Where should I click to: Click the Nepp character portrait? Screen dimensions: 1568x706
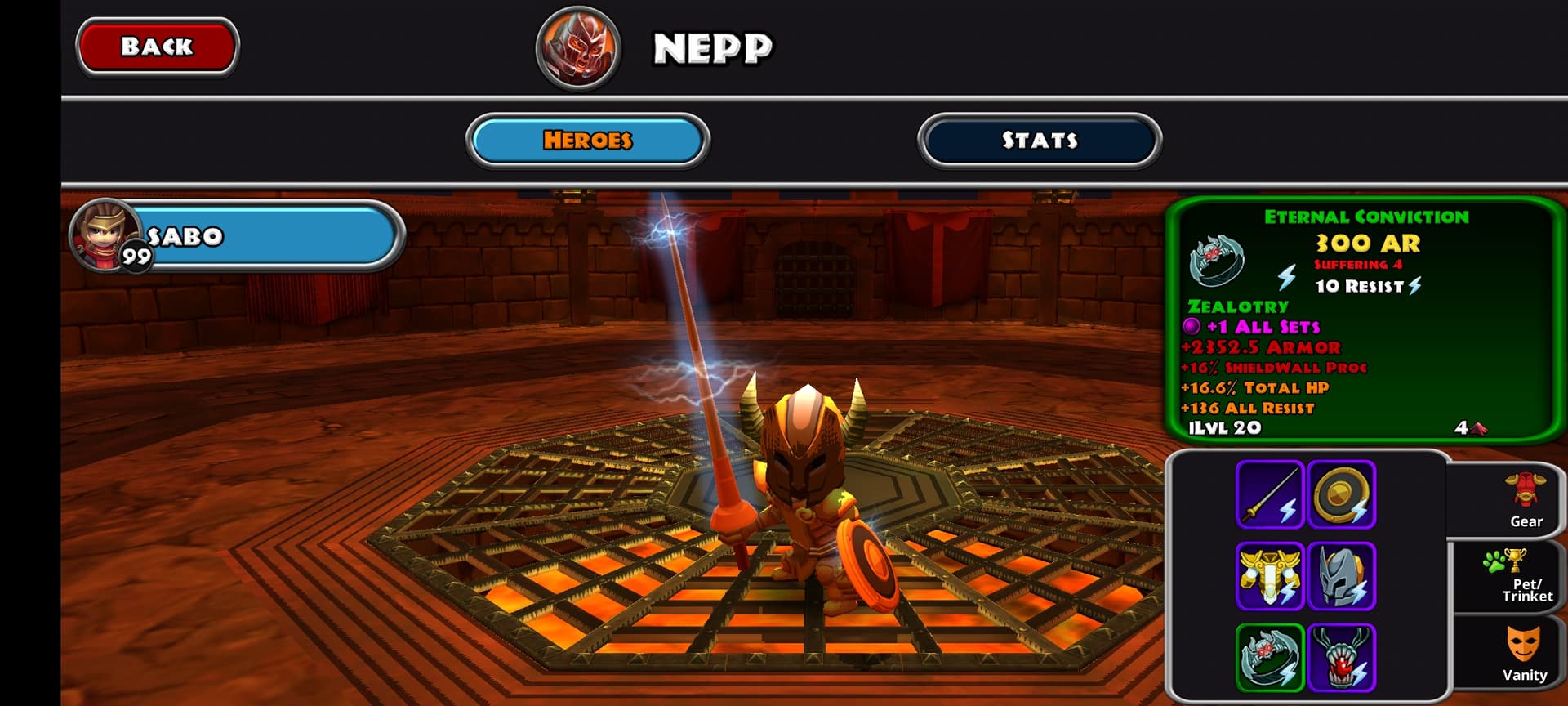(578, 47)
